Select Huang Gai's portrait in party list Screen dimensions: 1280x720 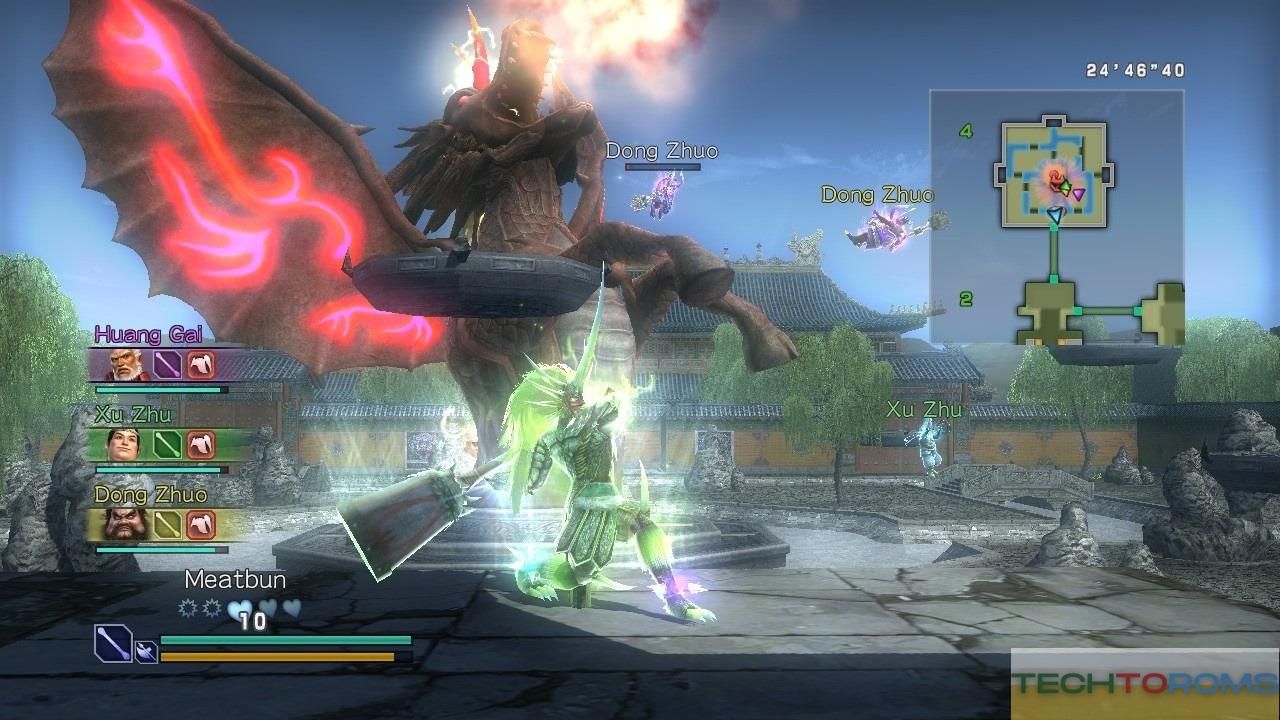(x=125, y=365)
